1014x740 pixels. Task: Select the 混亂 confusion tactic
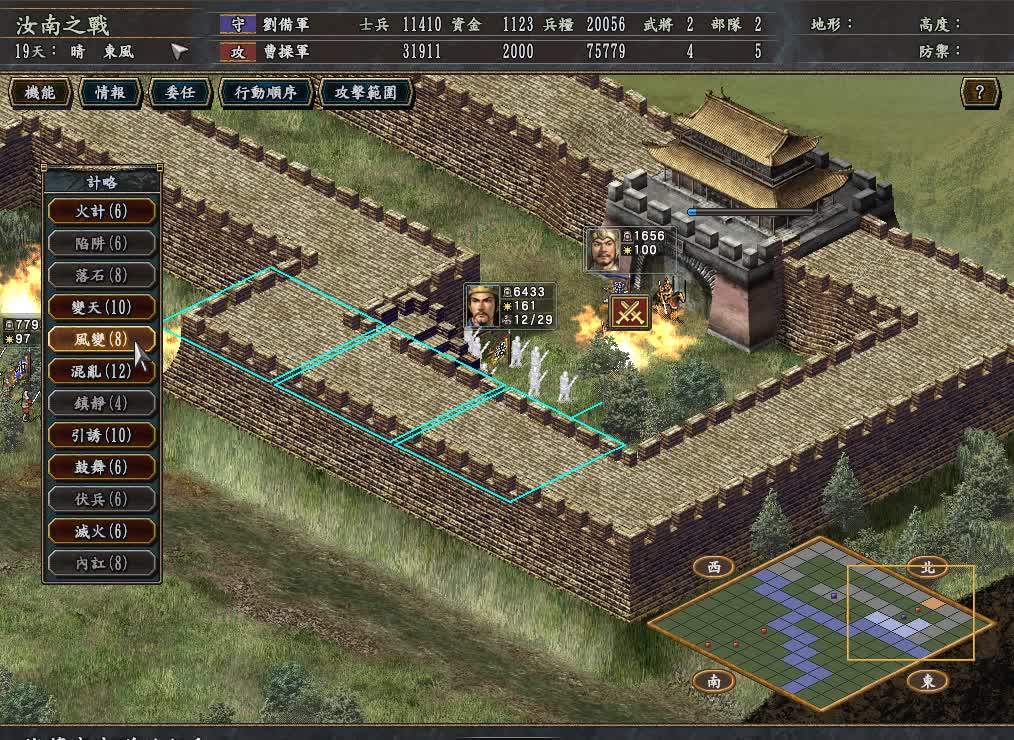[x=101, y=371]
